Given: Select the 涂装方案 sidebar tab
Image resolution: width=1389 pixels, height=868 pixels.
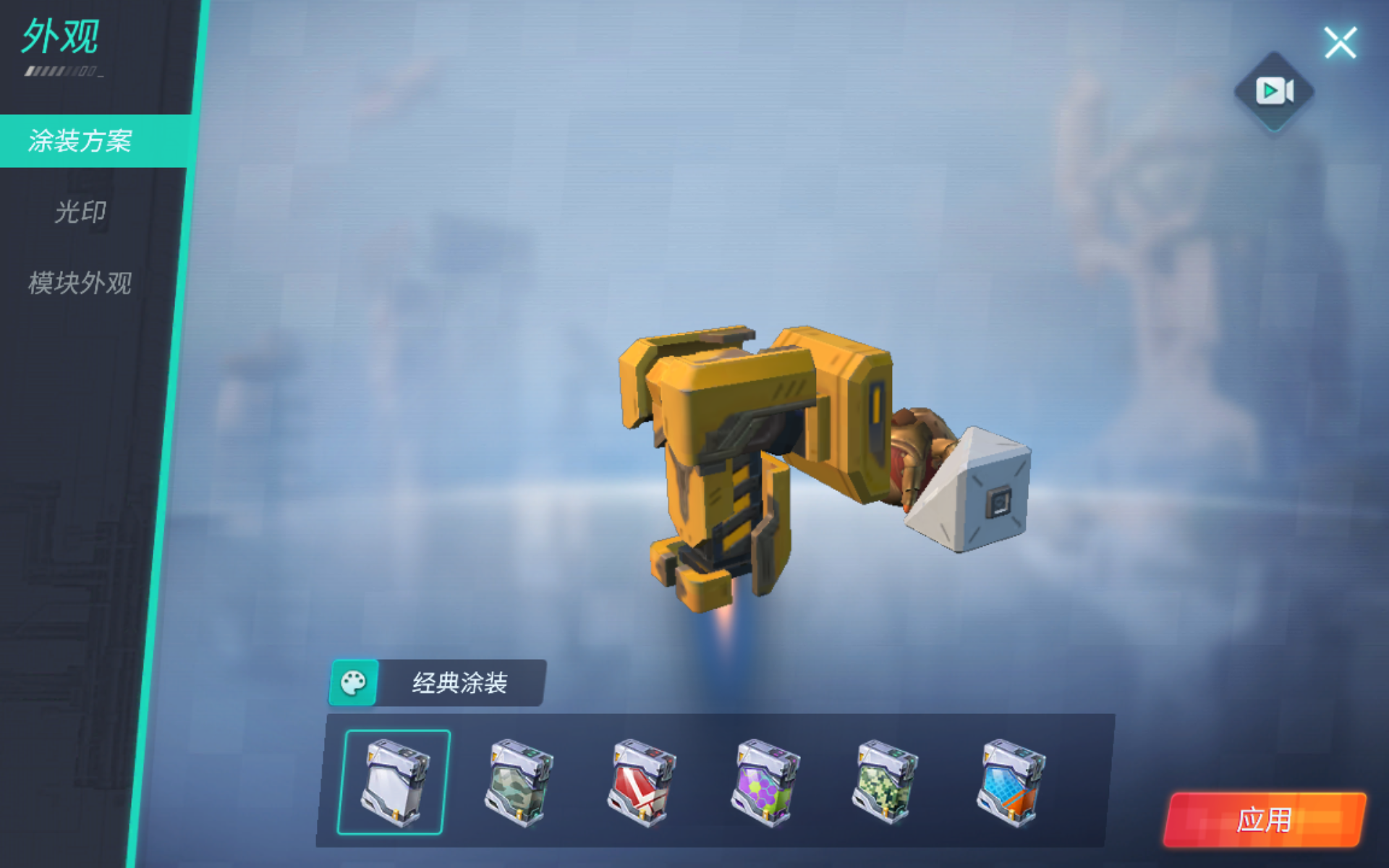Looking at the screenshot, I should pos(80,142).
